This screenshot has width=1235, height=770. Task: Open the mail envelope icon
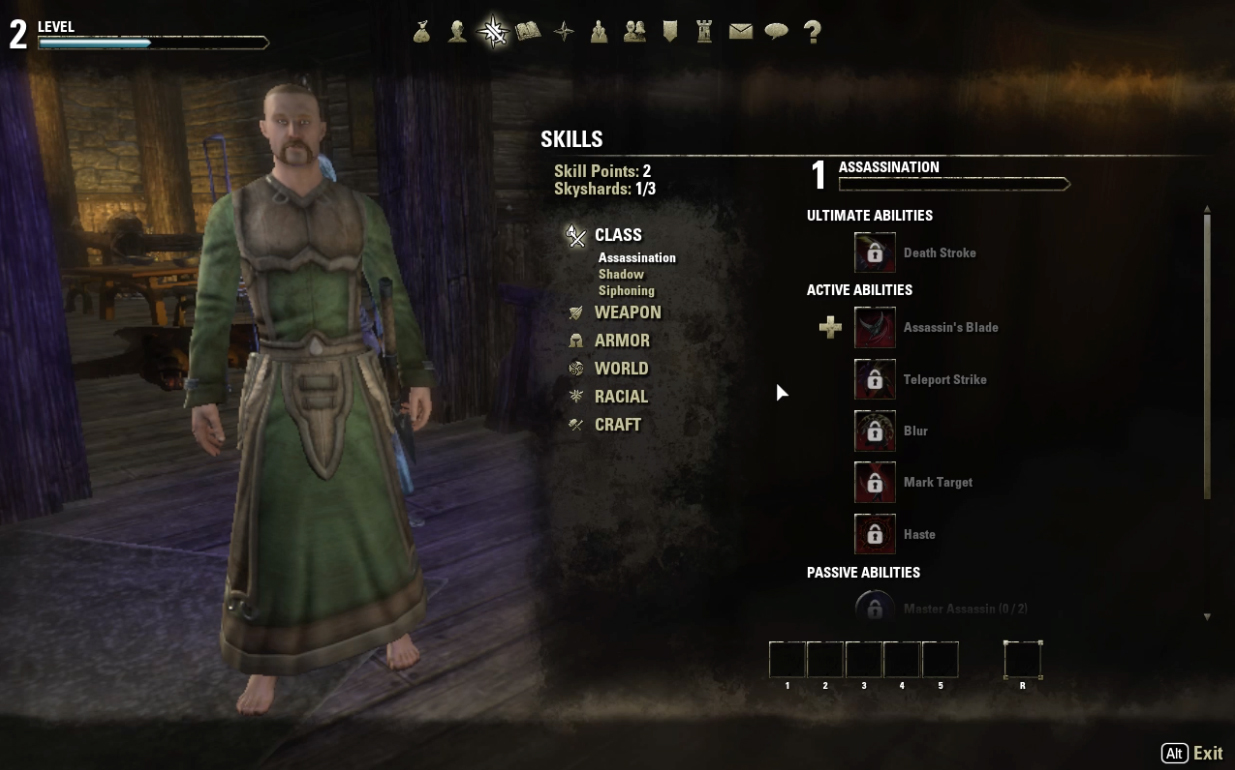point(740,32)
